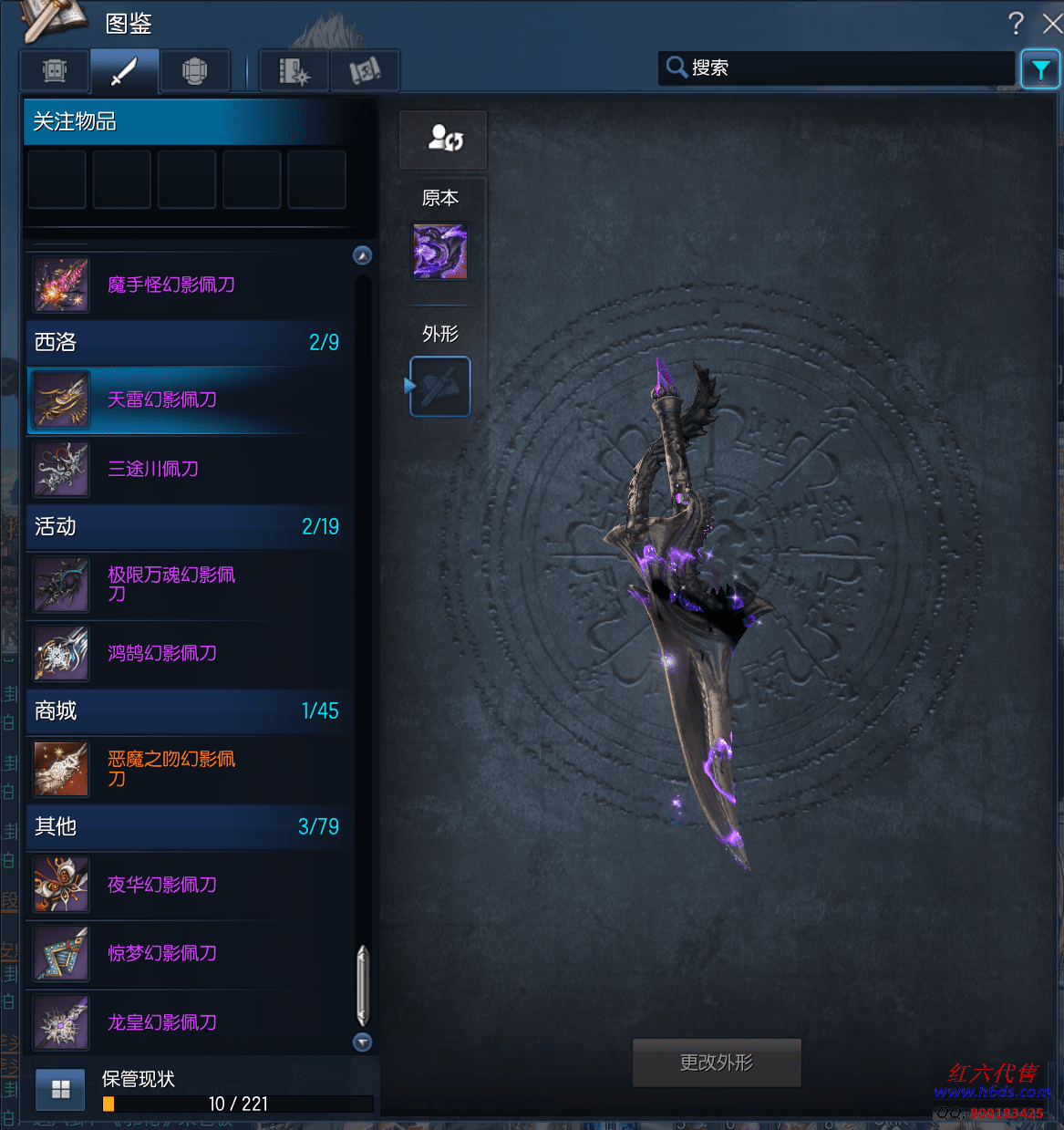The image size is (1064, 1130).
Task: Click the character swap preview button
Action: coord(444,140)
